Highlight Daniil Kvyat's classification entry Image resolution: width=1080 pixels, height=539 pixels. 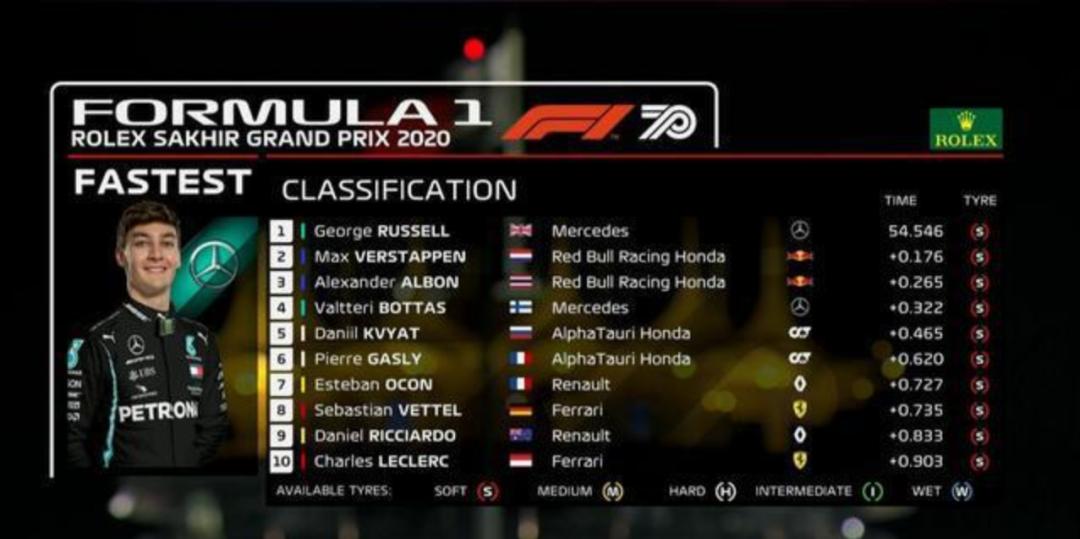coord(369,334)
